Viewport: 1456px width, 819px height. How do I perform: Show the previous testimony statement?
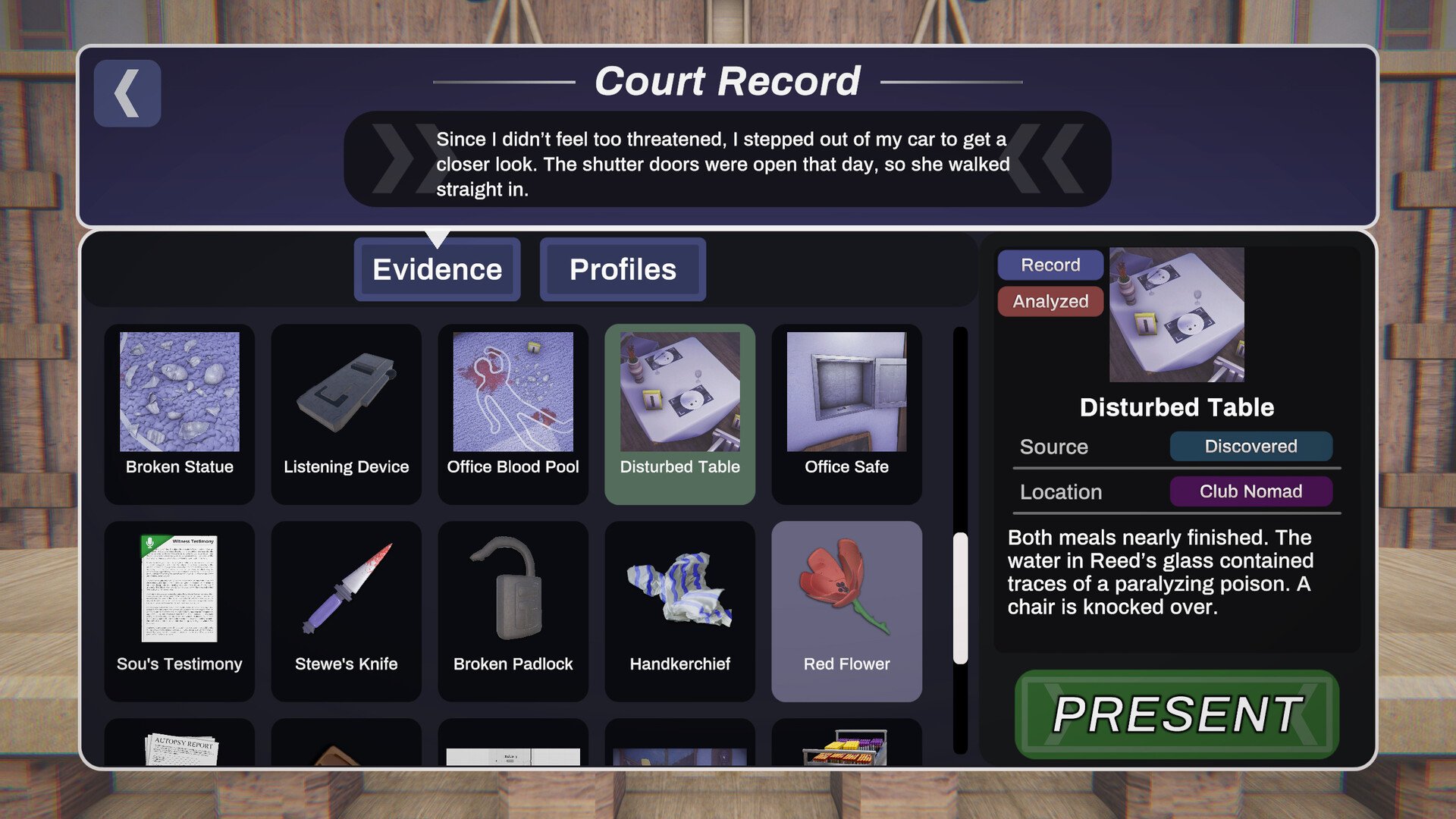tap(394, 159)
